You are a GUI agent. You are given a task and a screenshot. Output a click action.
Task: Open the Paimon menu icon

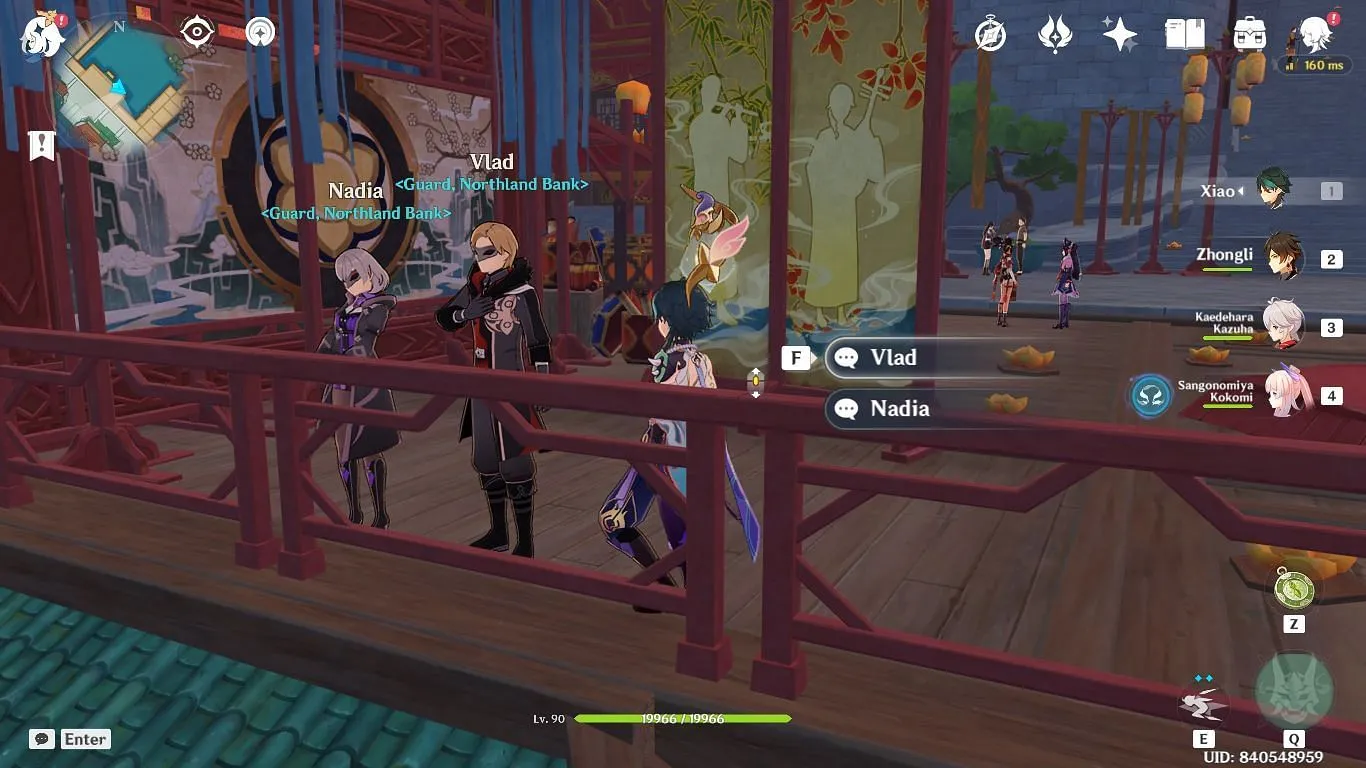pos(42,36)
